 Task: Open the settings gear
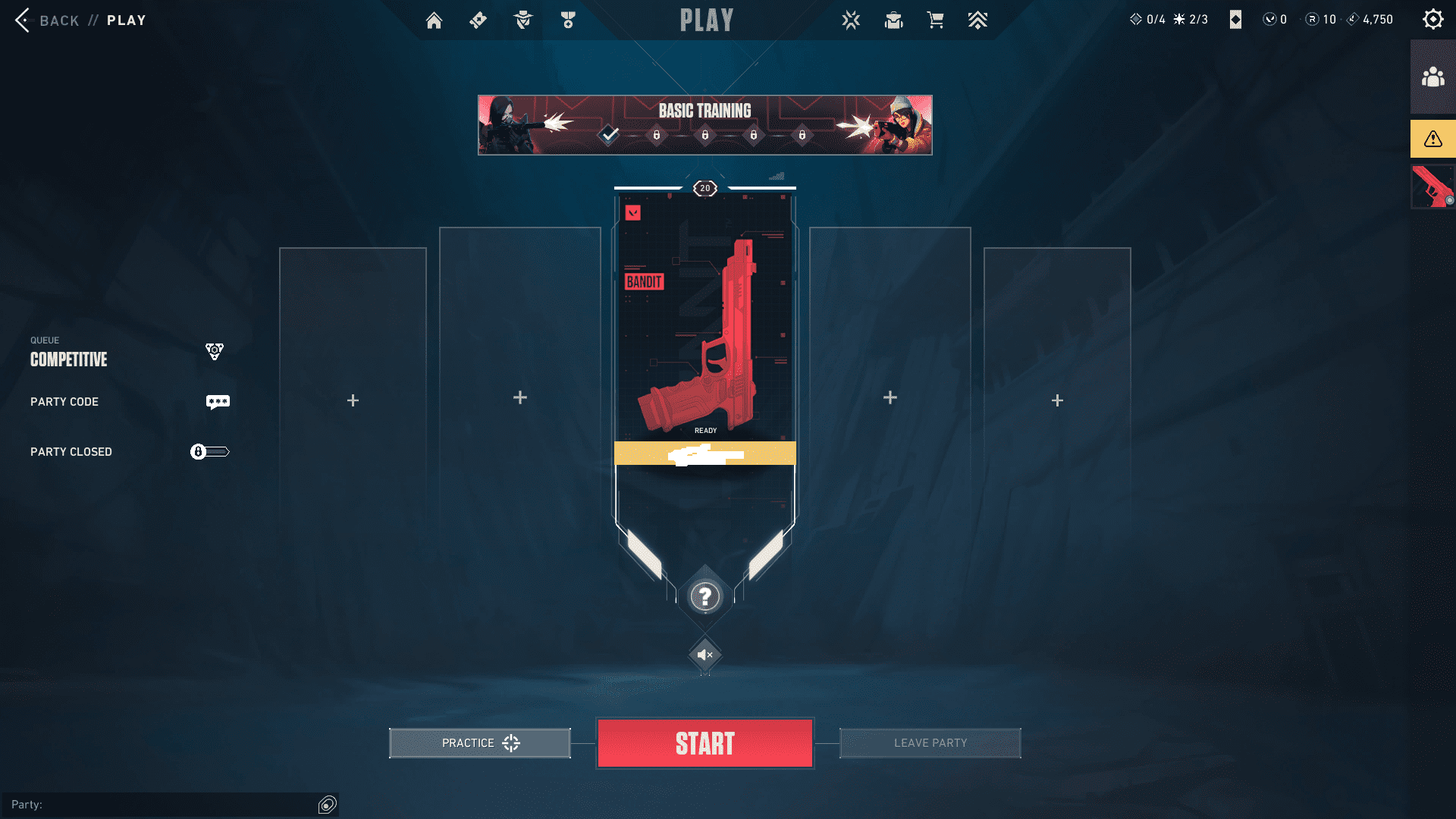pos(1432,19)
